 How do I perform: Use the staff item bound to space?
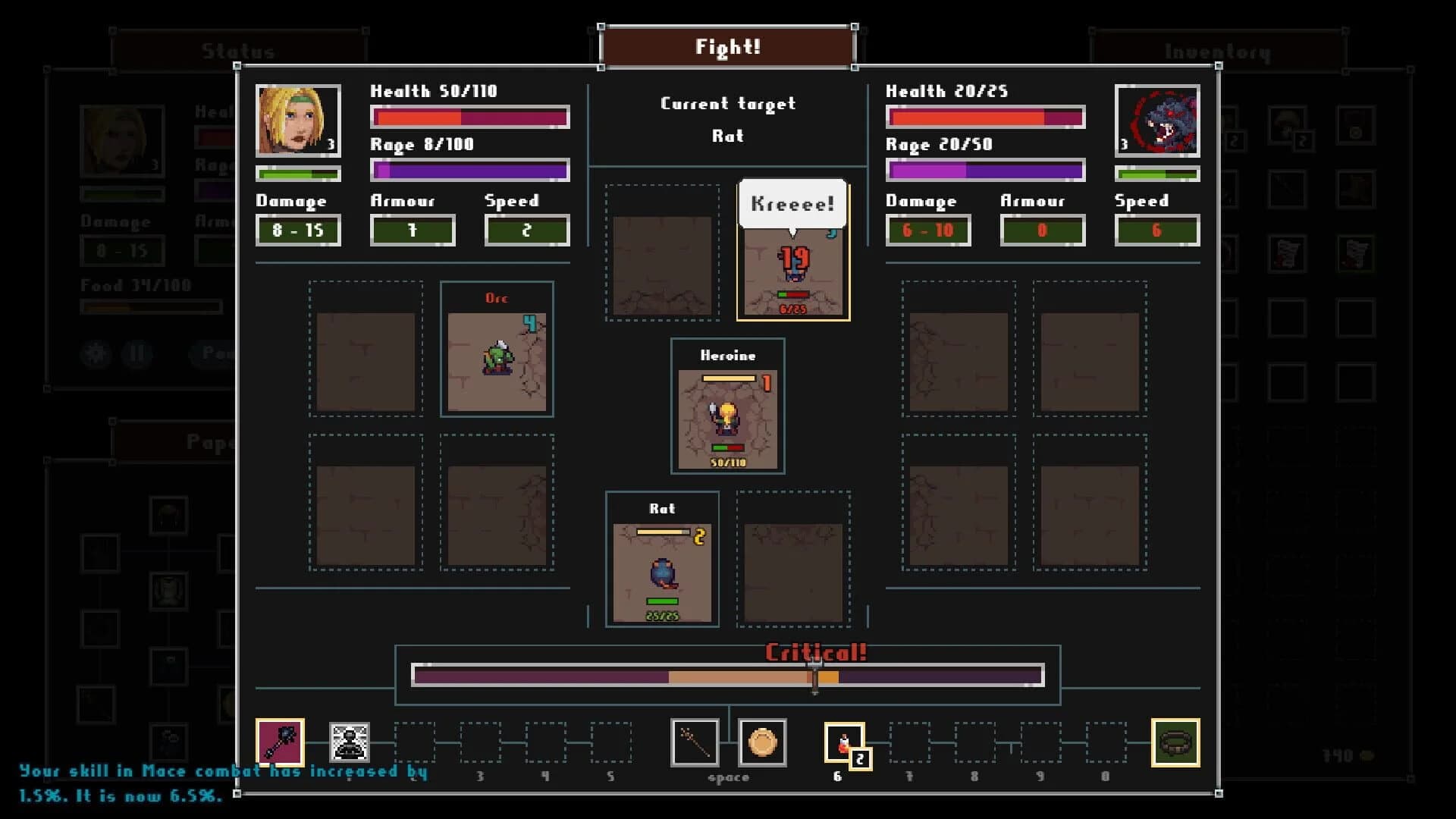tap(694, 743)
